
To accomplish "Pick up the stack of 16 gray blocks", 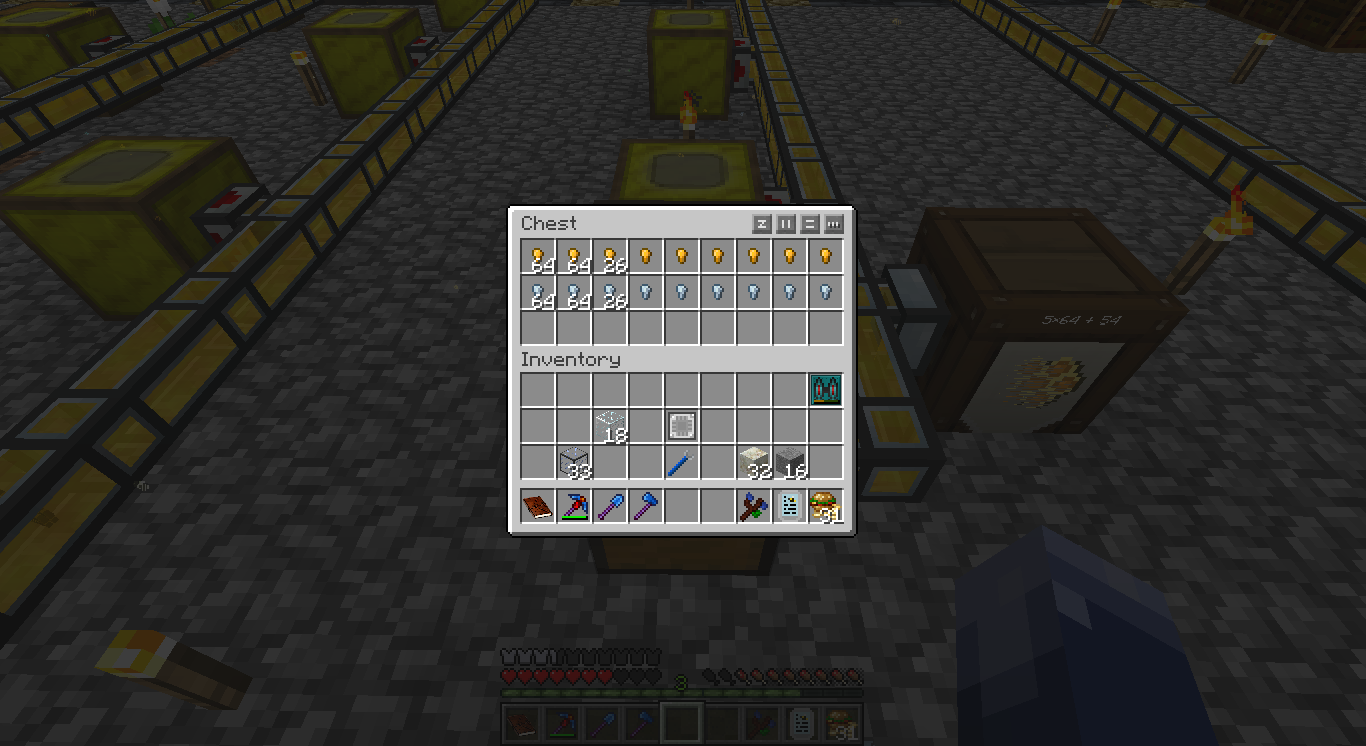I will point(790,462).
